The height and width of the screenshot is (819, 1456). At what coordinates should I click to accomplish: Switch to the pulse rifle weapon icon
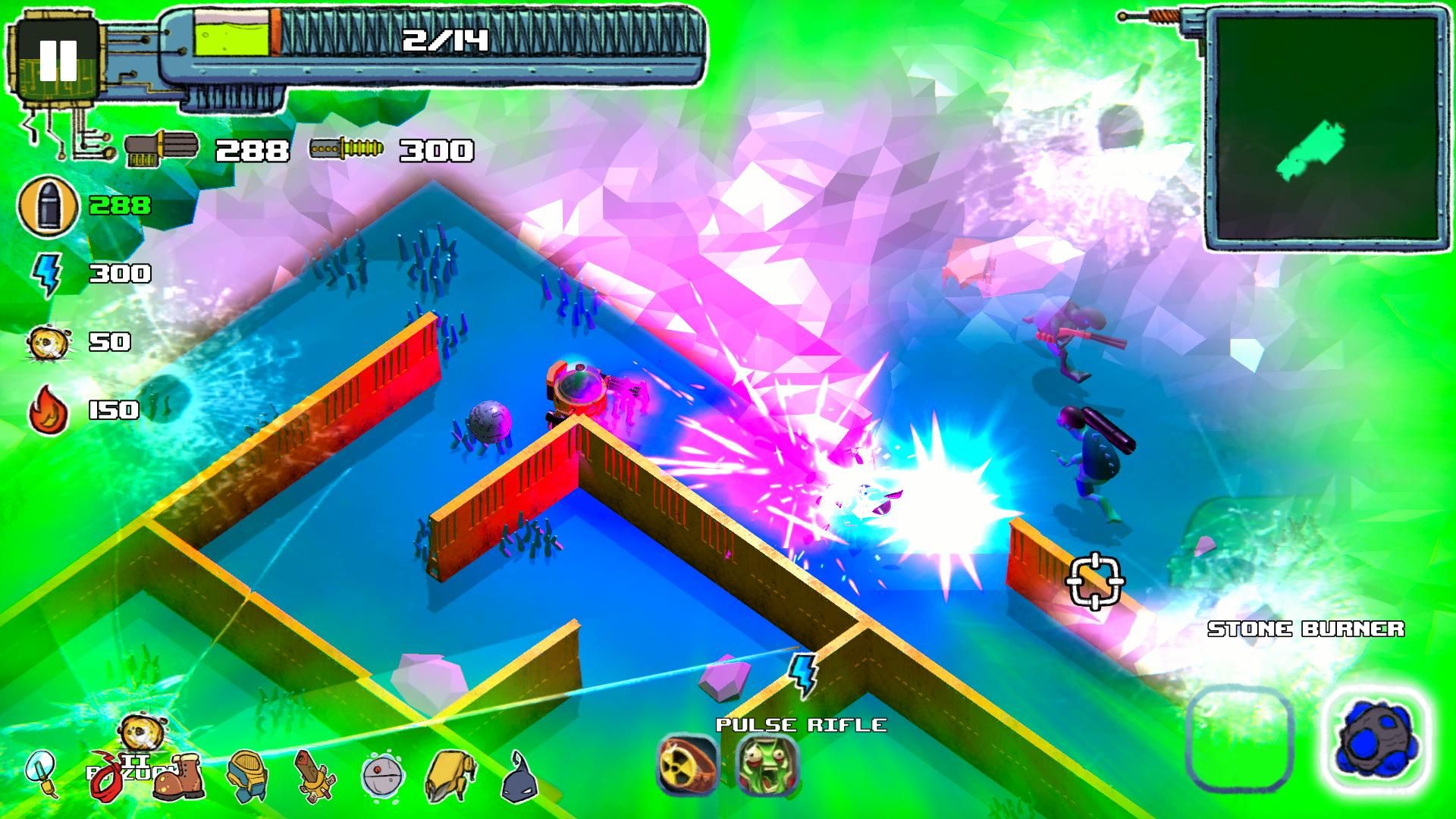(346, 148)
